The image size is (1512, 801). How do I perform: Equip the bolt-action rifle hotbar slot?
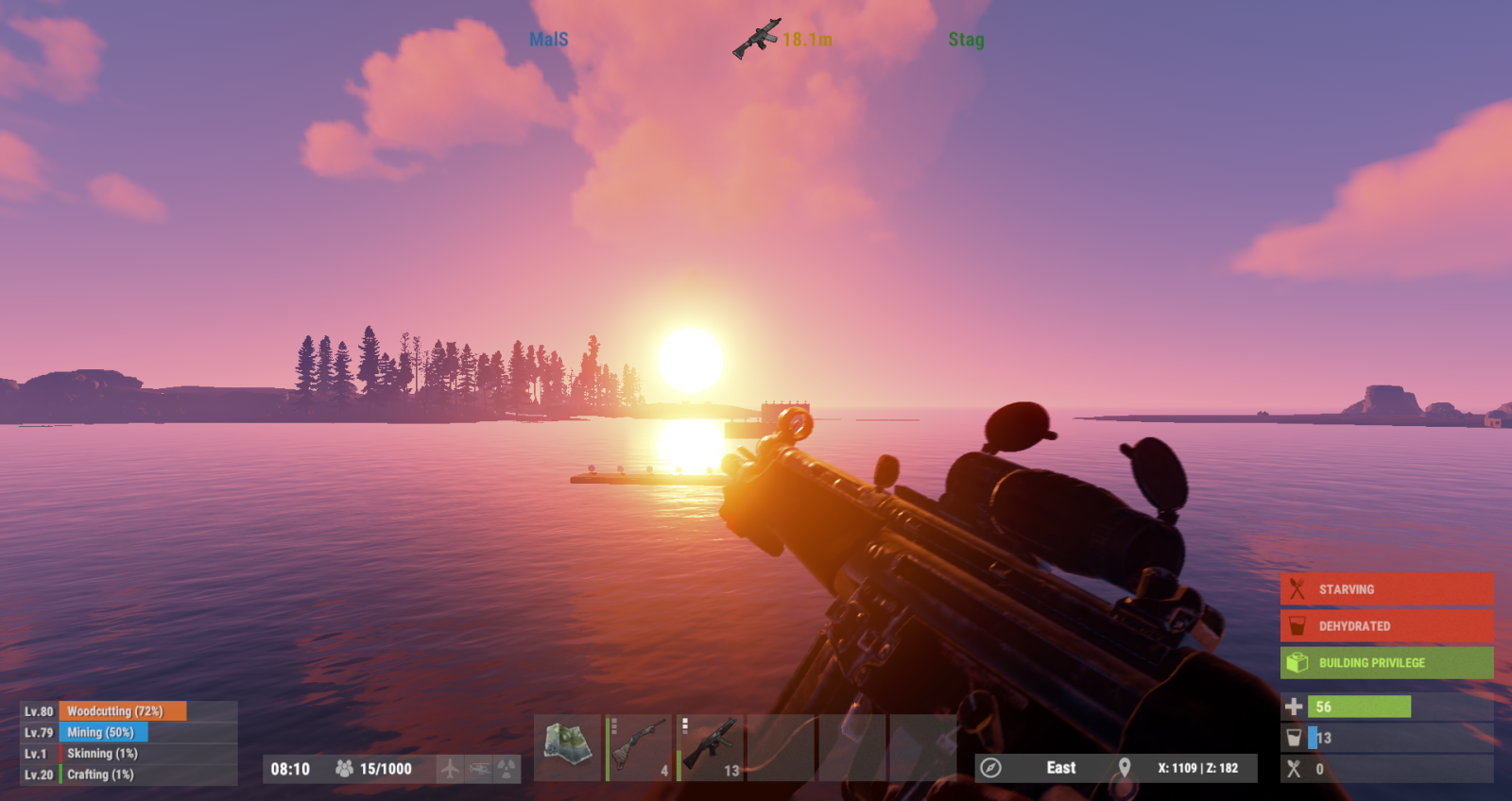pos(639,747)
